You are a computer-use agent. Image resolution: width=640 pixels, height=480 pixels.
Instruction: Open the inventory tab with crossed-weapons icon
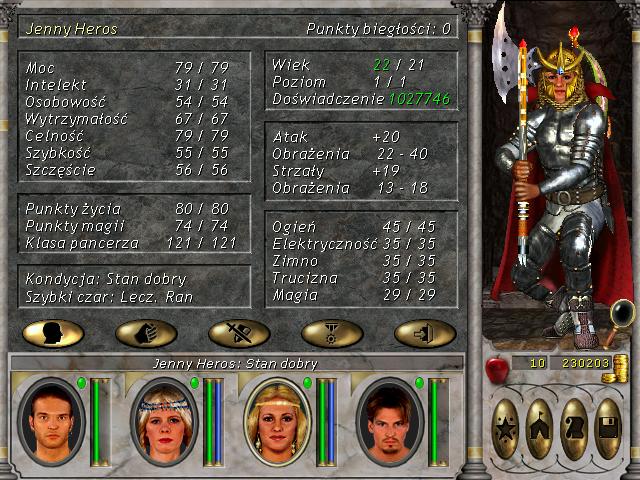(238, 333)
